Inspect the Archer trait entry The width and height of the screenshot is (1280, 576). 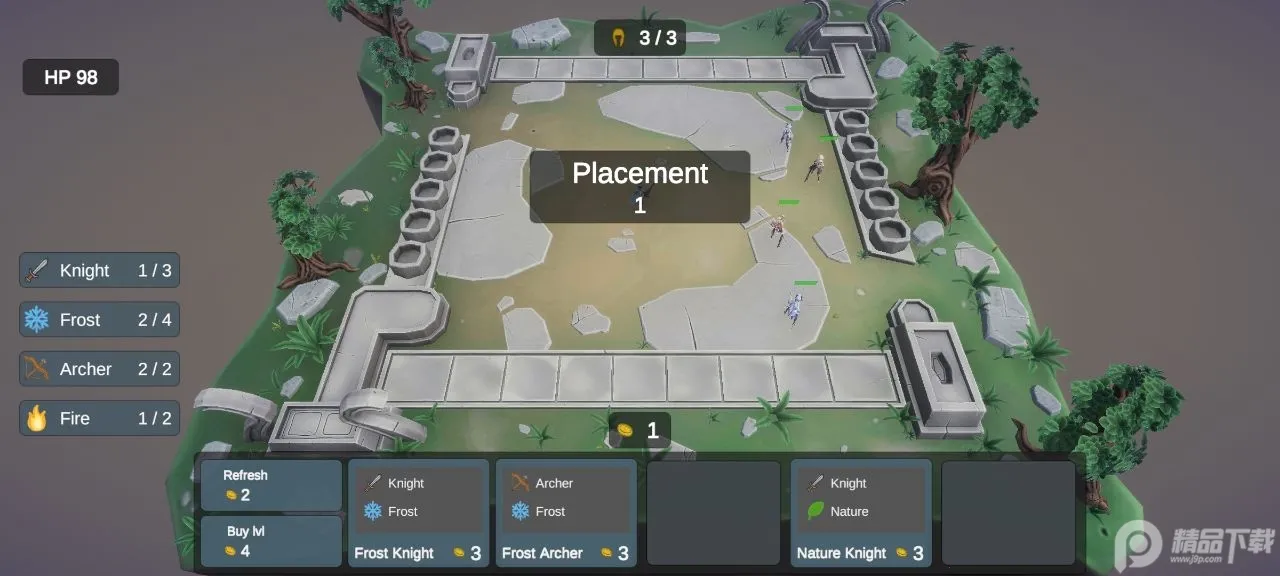coord(99,369)
